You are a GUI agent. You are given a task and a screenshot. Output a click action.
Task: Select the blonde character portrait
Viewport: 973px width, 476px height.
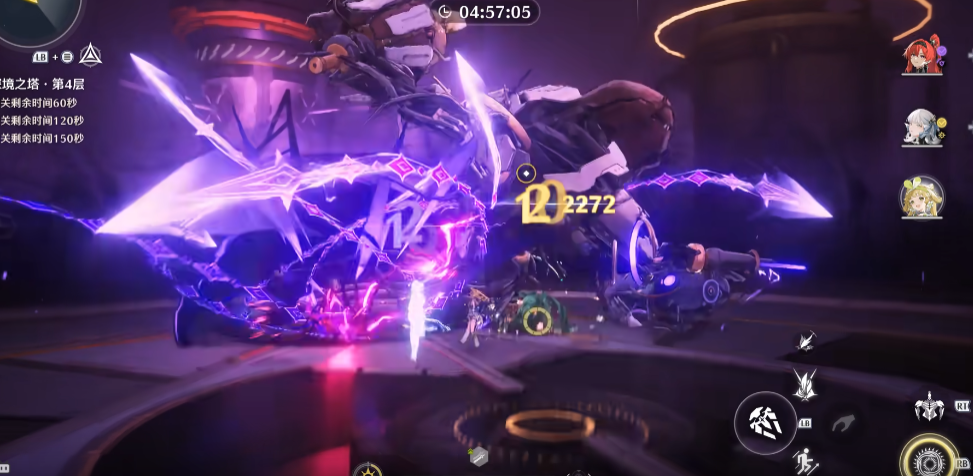(920, 198)
